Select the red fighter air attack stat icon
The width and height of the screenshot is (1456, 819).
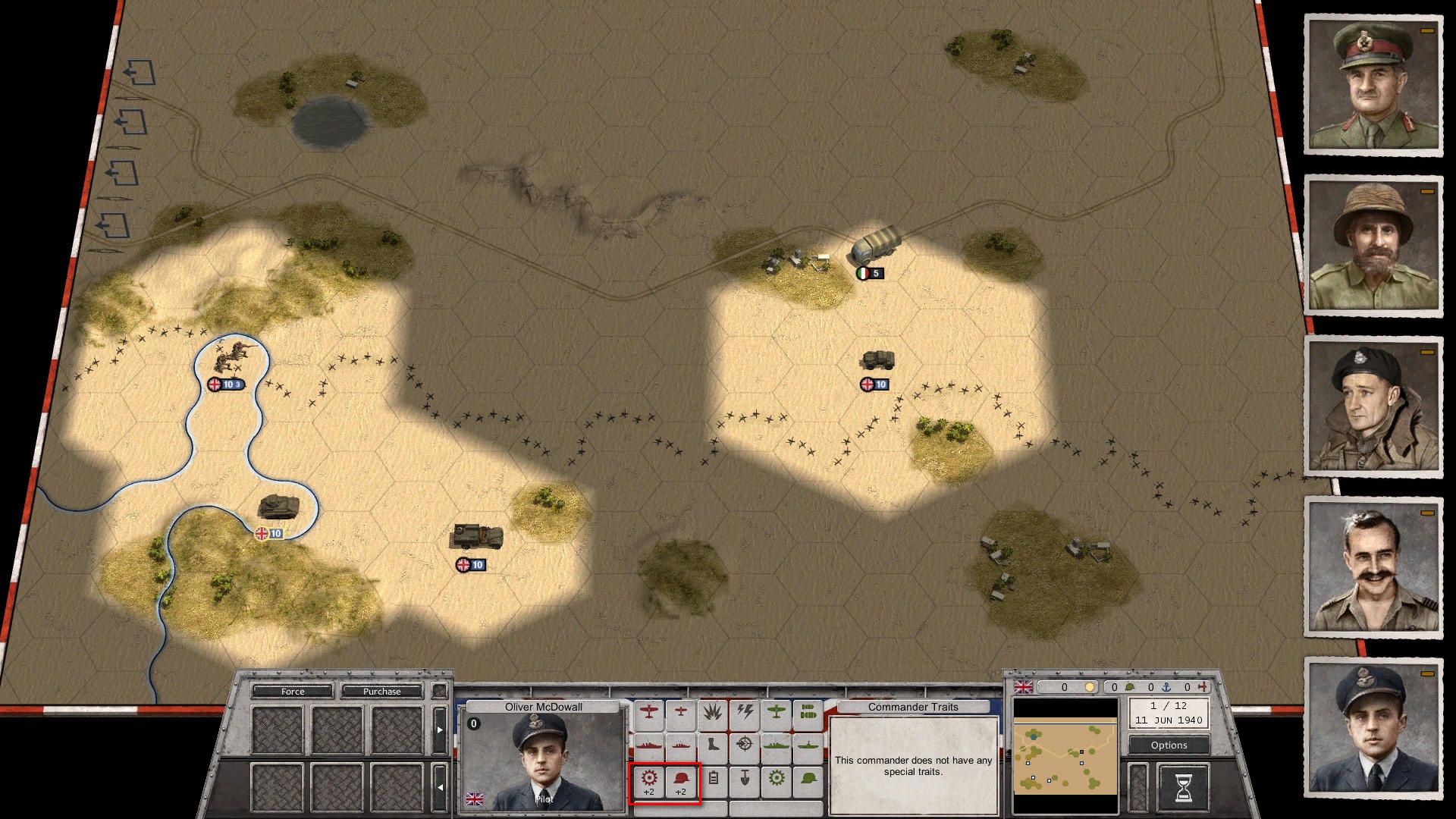pos(649,710)
